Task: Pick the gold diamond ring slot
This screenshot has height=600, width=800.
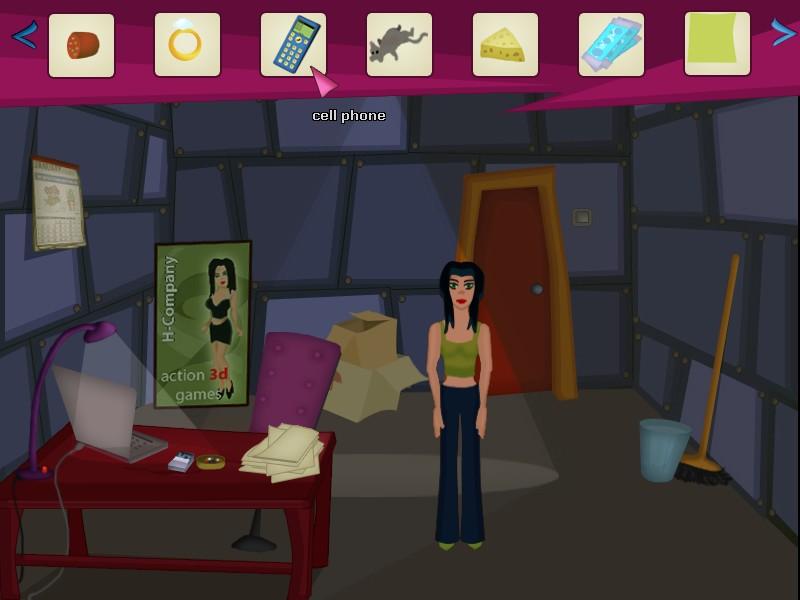Action: pos(187,45)
